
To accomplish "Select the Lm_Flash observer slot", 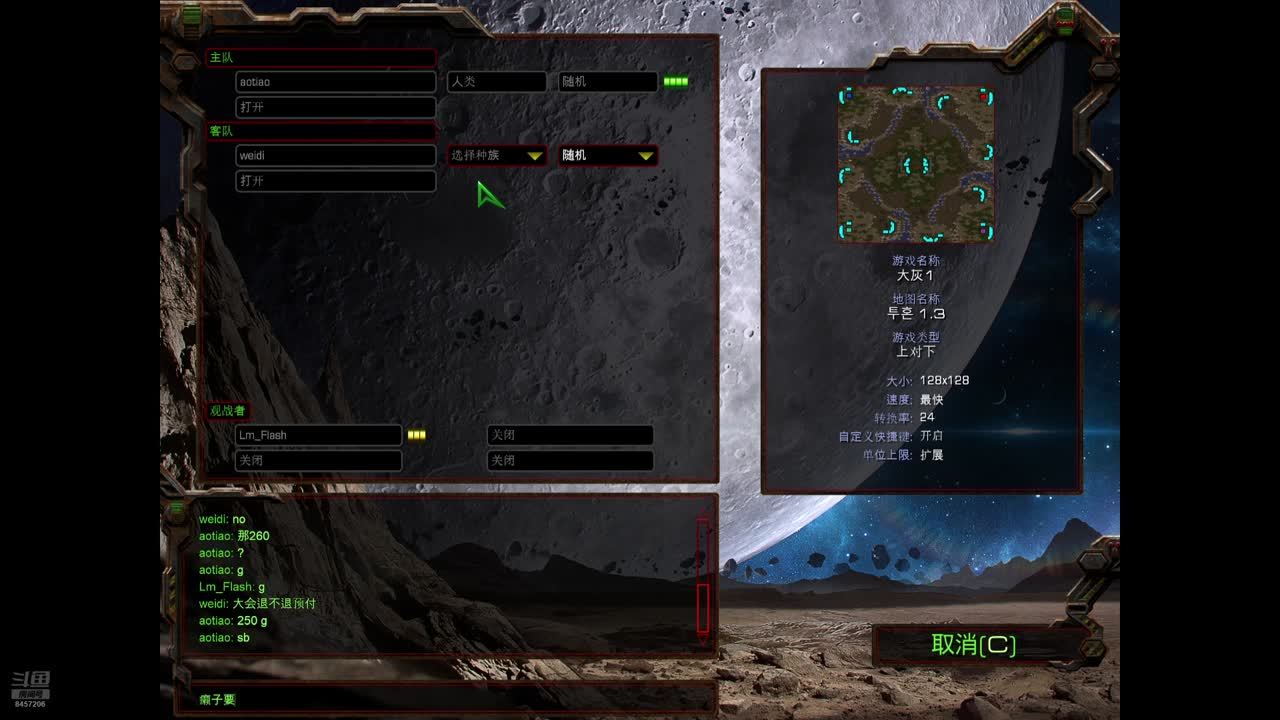I will tap(318, 435).
